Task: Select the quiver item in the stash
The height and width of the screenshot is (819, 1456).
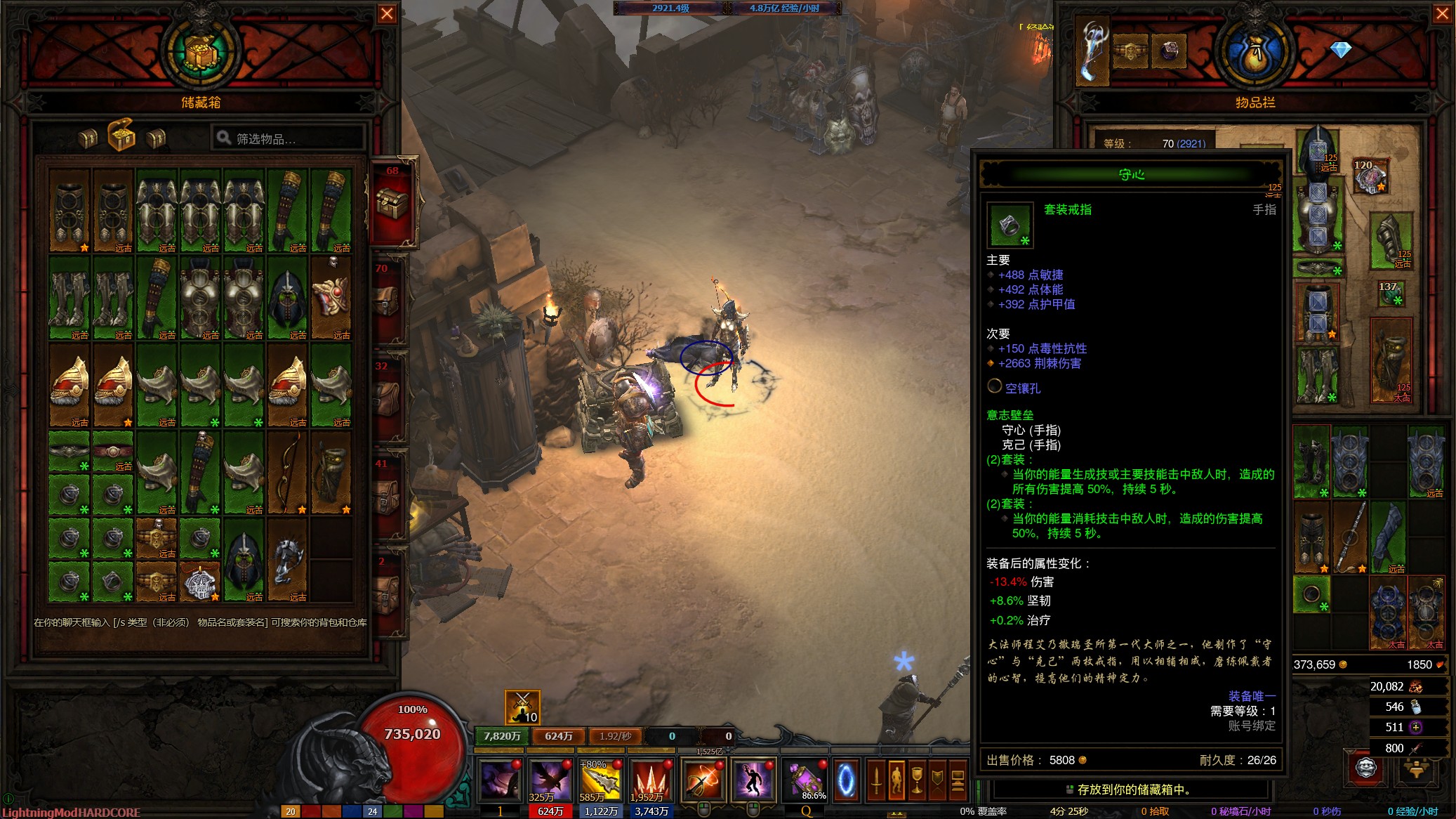Action: (331, 472)
